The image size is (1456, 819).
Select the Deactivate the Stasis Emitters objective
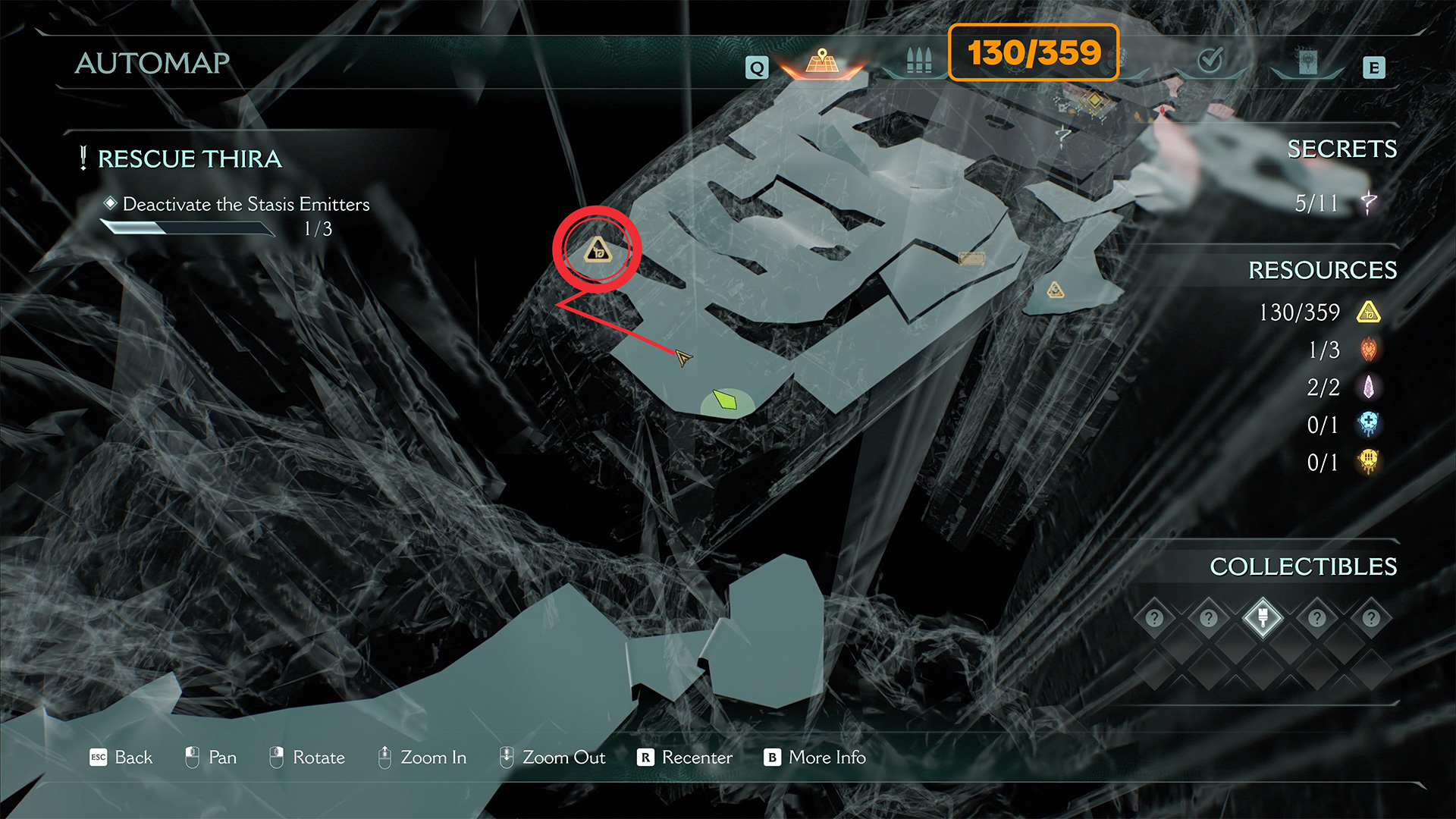(246, 204)
